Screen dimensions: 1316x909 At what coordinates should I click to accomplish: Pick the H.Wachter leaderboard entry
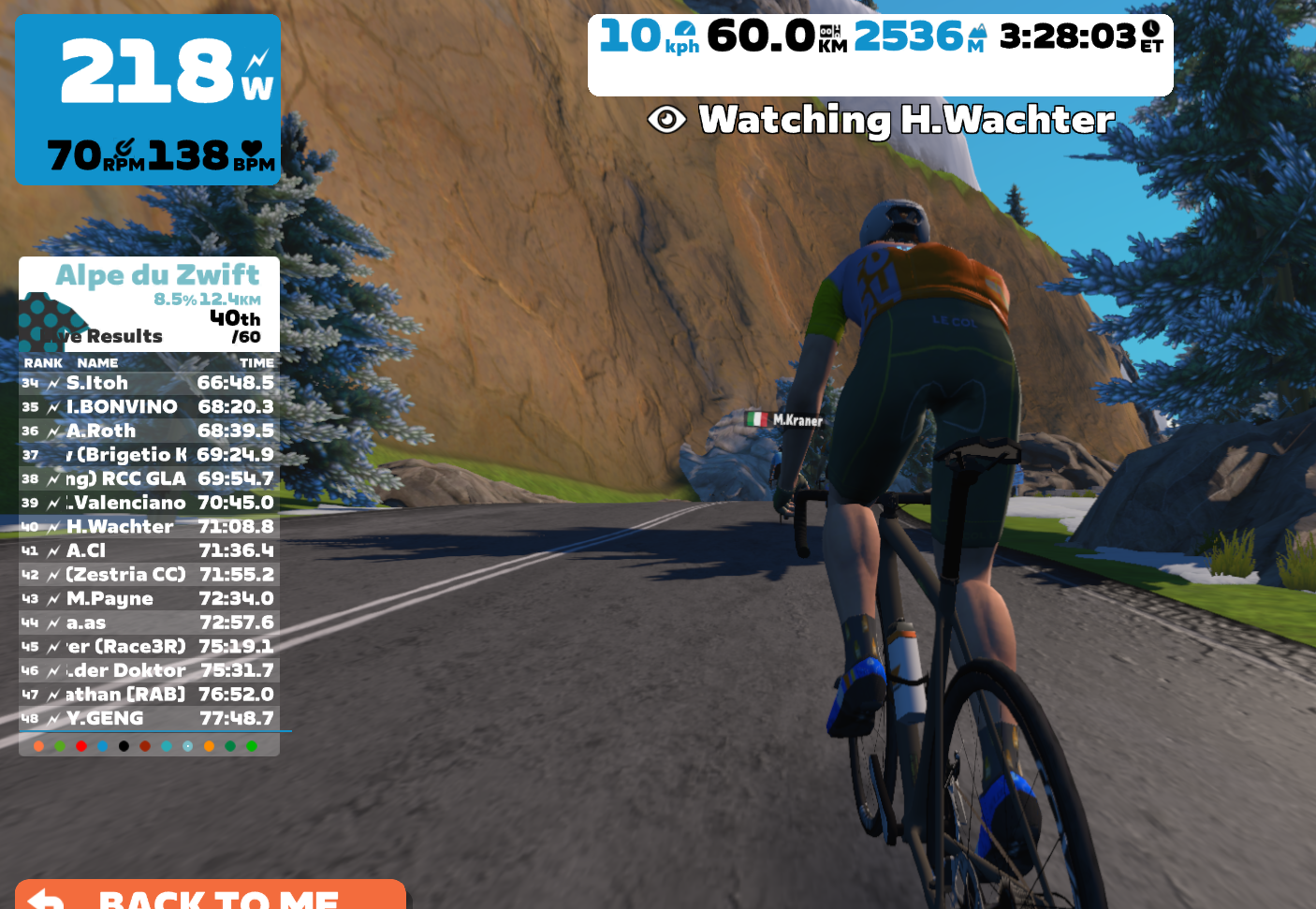(x=149, y=527)
